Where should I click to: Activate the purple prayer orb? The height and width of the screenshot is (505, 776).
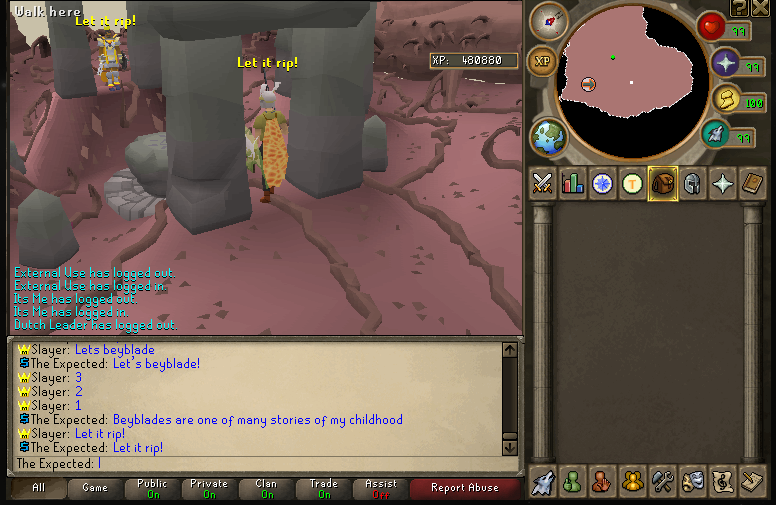(x=725, y=64)
